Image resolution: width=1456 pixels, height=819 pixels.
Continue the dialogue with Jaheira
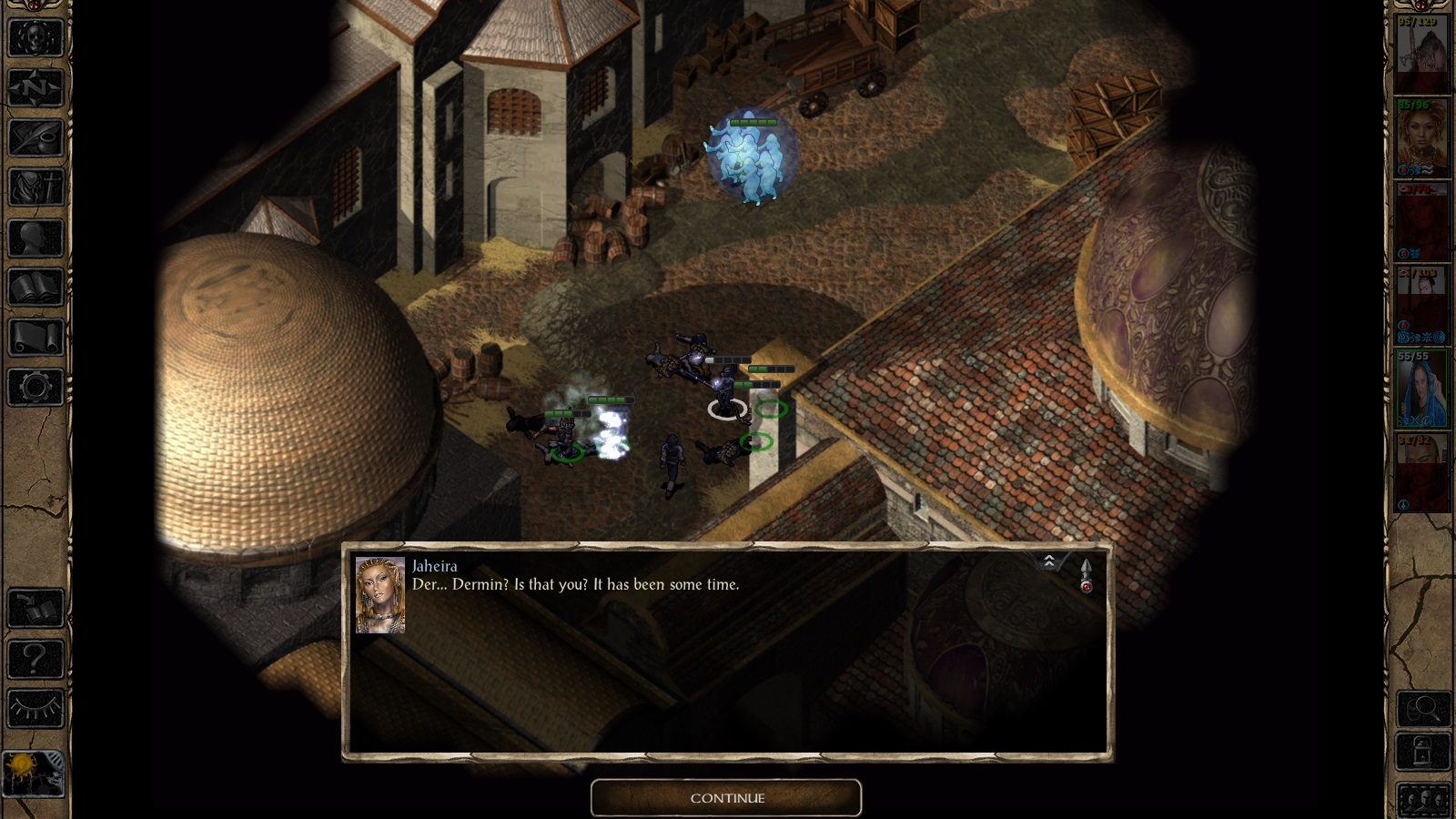[726, 798]
